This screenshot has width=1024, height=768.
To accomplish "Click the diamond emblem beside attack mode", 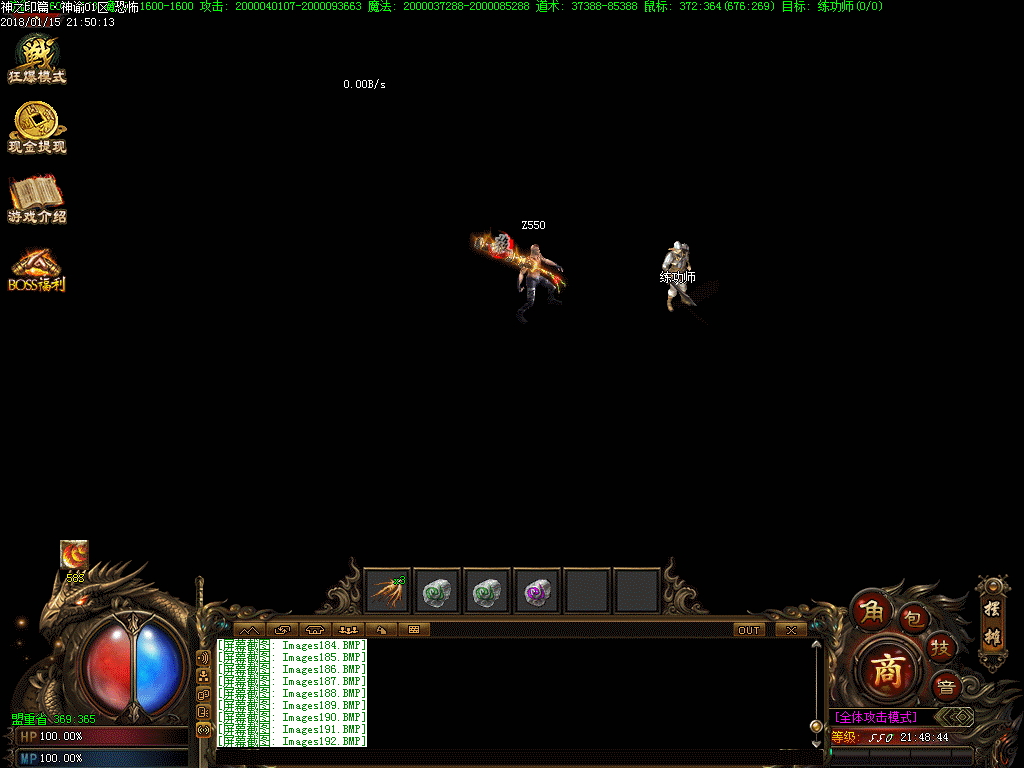I will (x=958, y=717).
